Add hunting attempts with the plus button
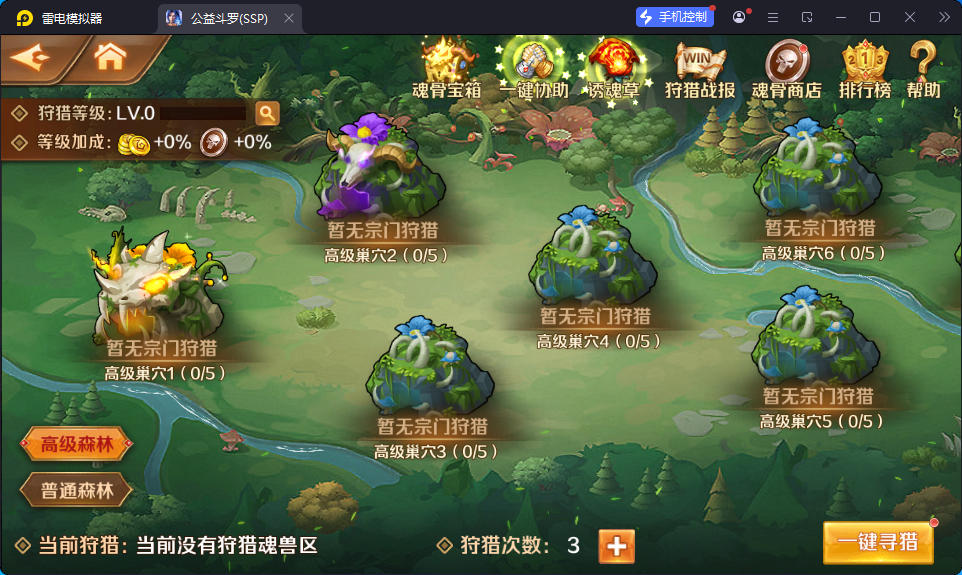 tap(616, 546)
